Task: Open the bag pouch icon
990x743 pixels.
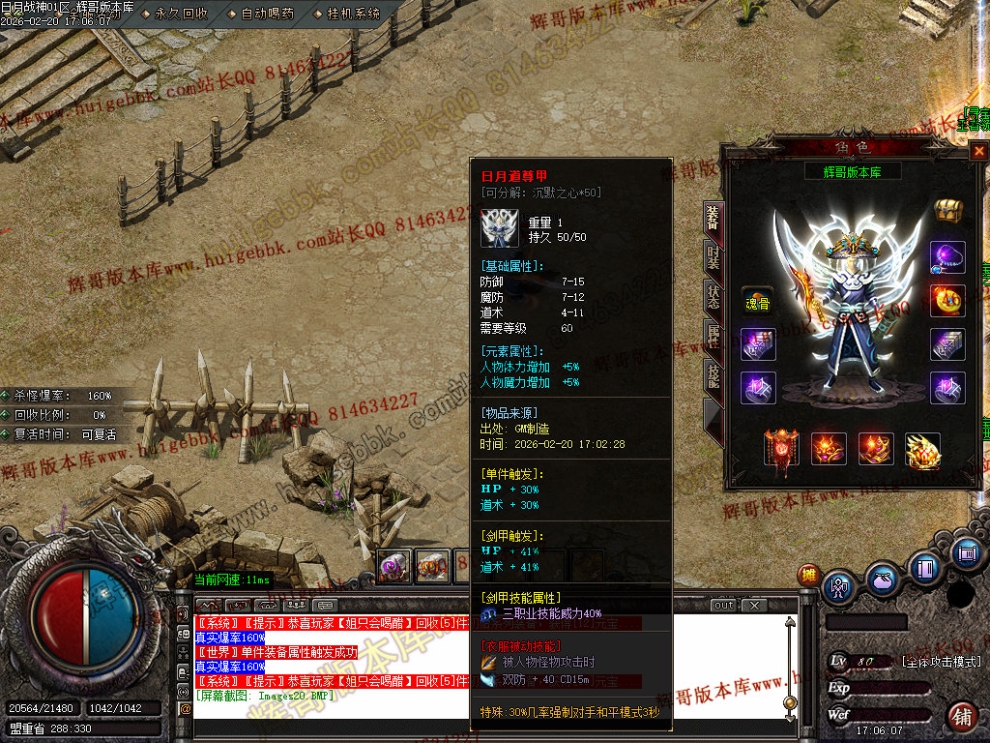Action: [x=882, y=580]
